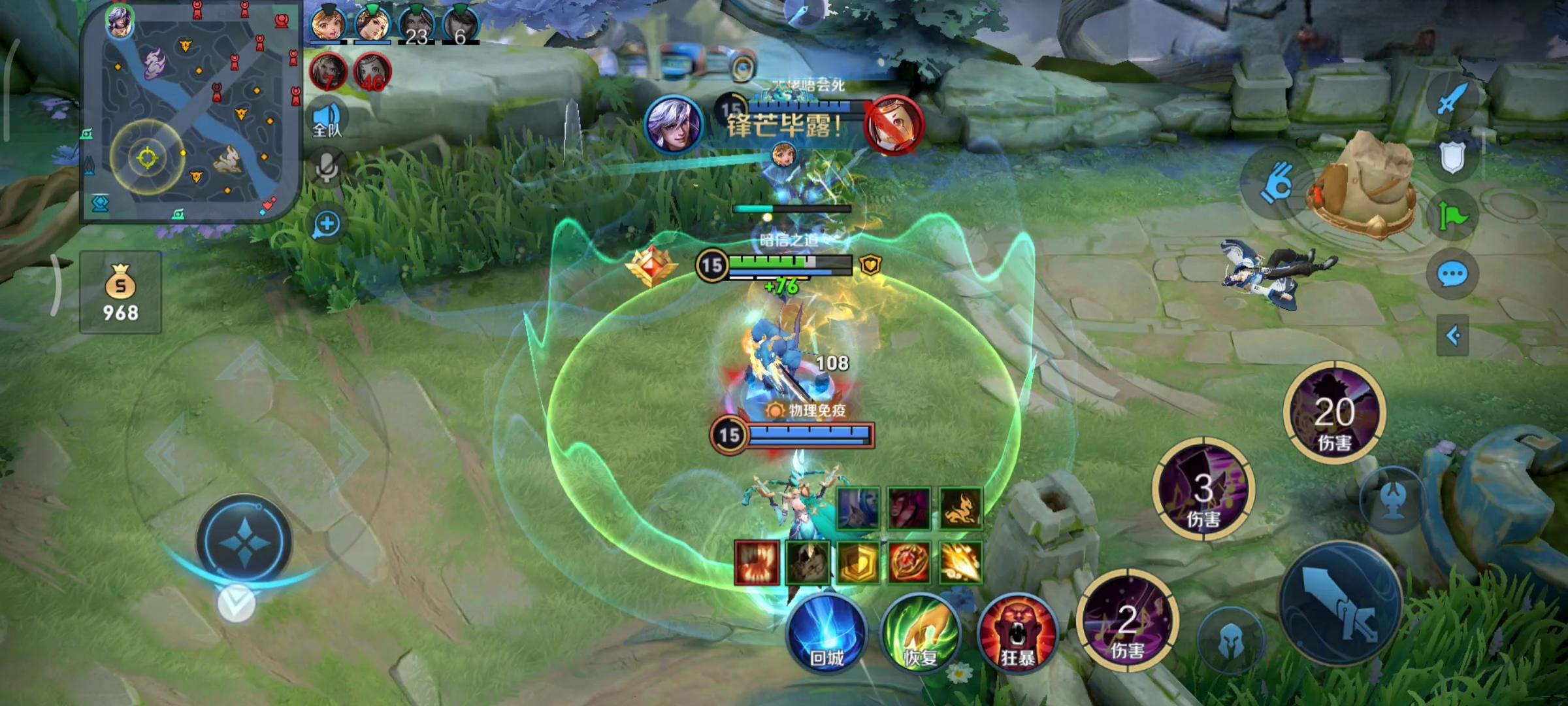Select the helmet target-hero button
This screenshot has width=1568, height=706.
pyautogui.click(x=1230, y=641)
